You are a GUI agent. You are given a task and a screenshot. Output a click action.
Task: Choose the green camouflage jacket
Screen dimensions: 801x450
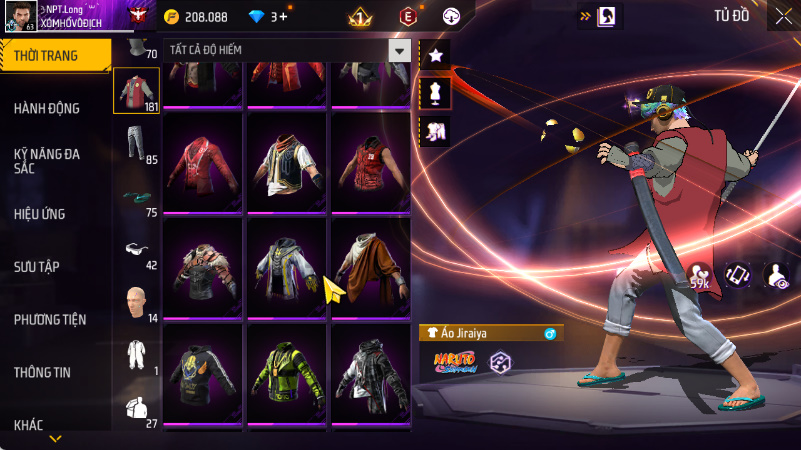click(286, 373)
